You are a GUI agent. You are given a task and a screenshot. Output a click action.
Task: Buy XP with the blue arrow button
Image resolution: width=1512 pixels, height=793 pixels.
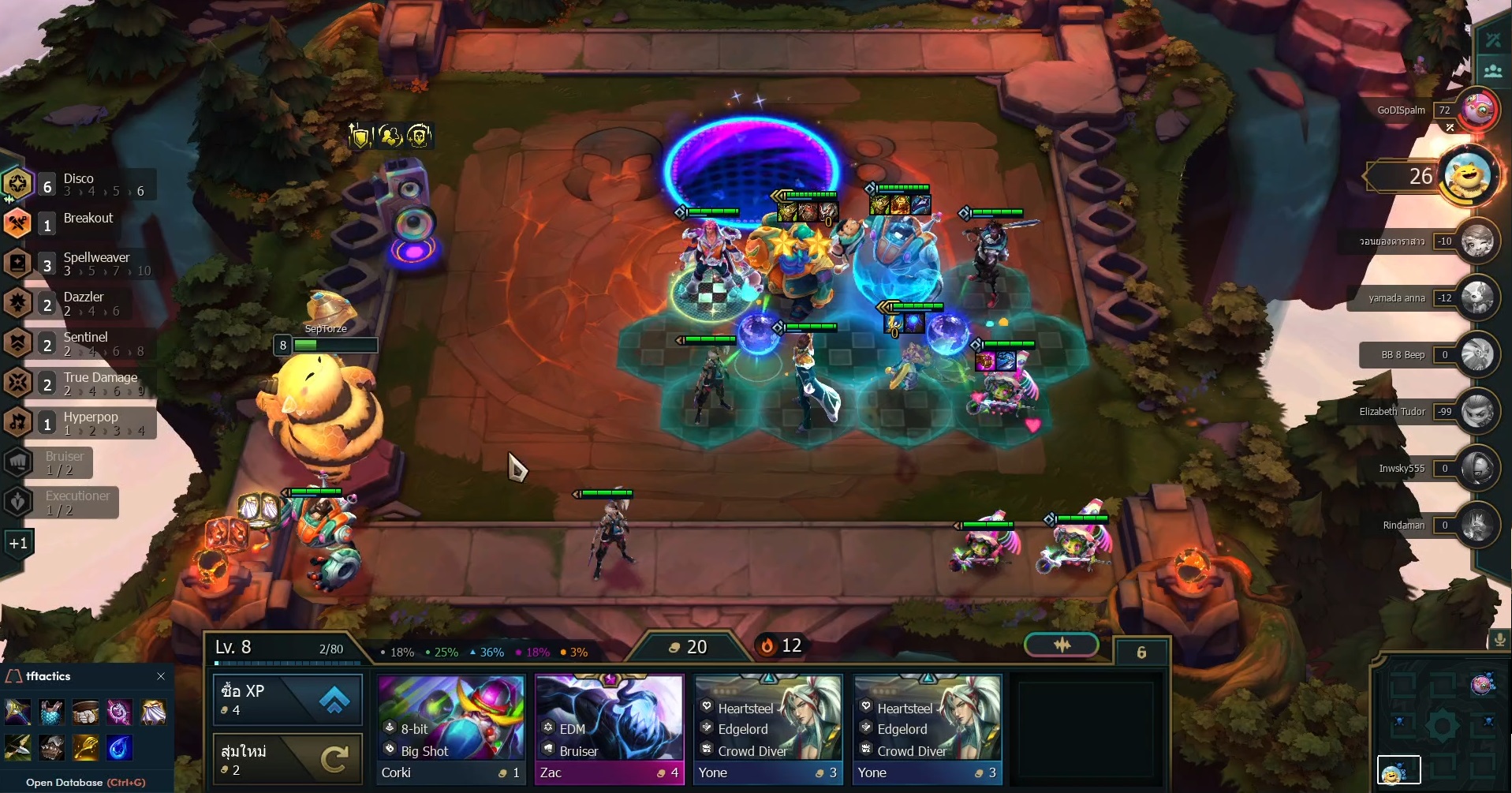[x=334, y=699]
